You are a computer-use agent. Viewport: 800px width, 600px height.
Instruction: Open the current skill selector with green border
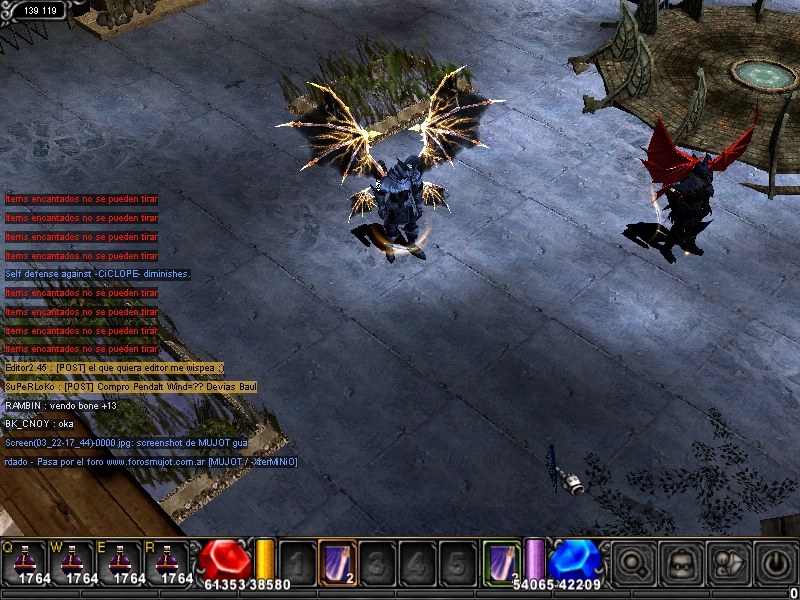(x=502, y=562)
